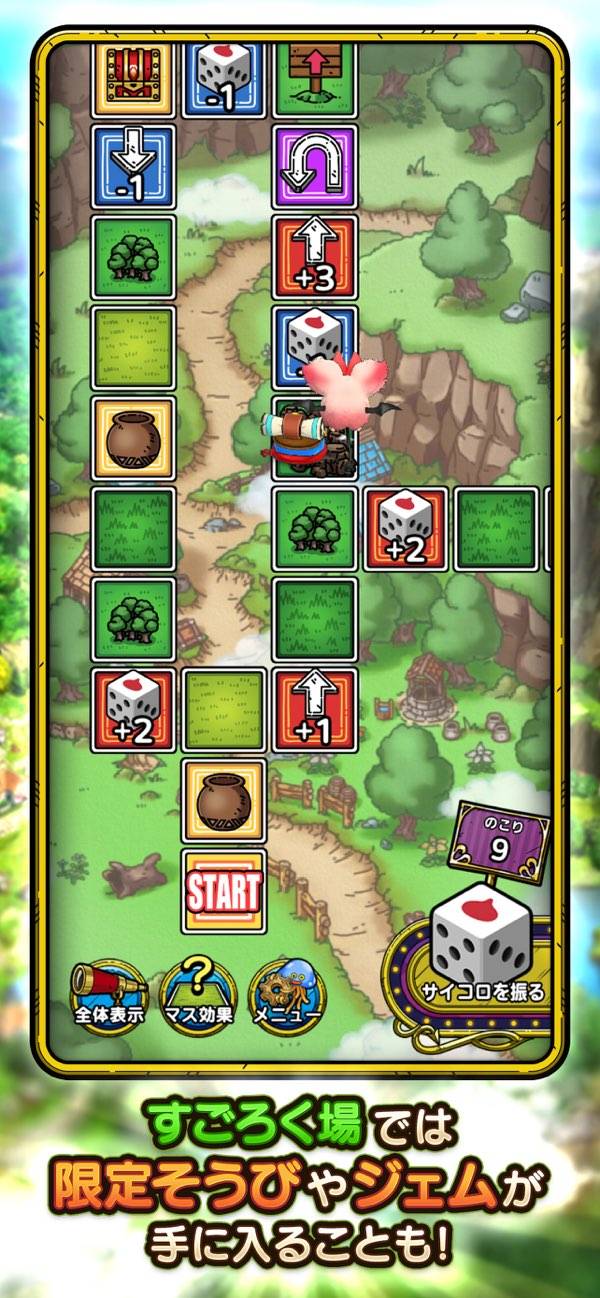Image resolution: width=600 pixels, height=1298 pixels.
Task: Show the マス効果 tile effects help
Action: coord(197,994)
